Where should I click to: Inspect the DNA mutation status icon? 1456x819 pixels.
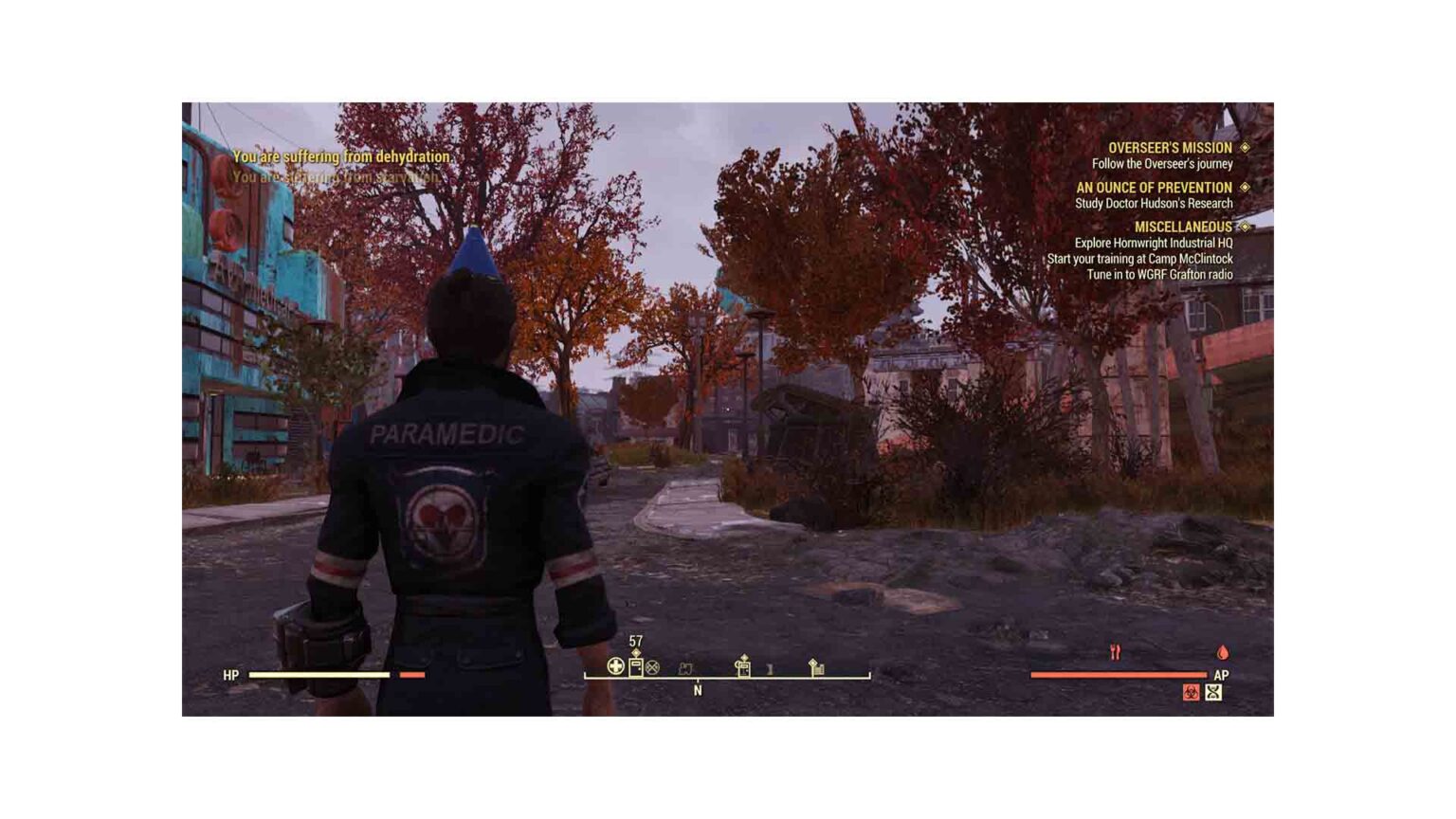(1213, 693)
